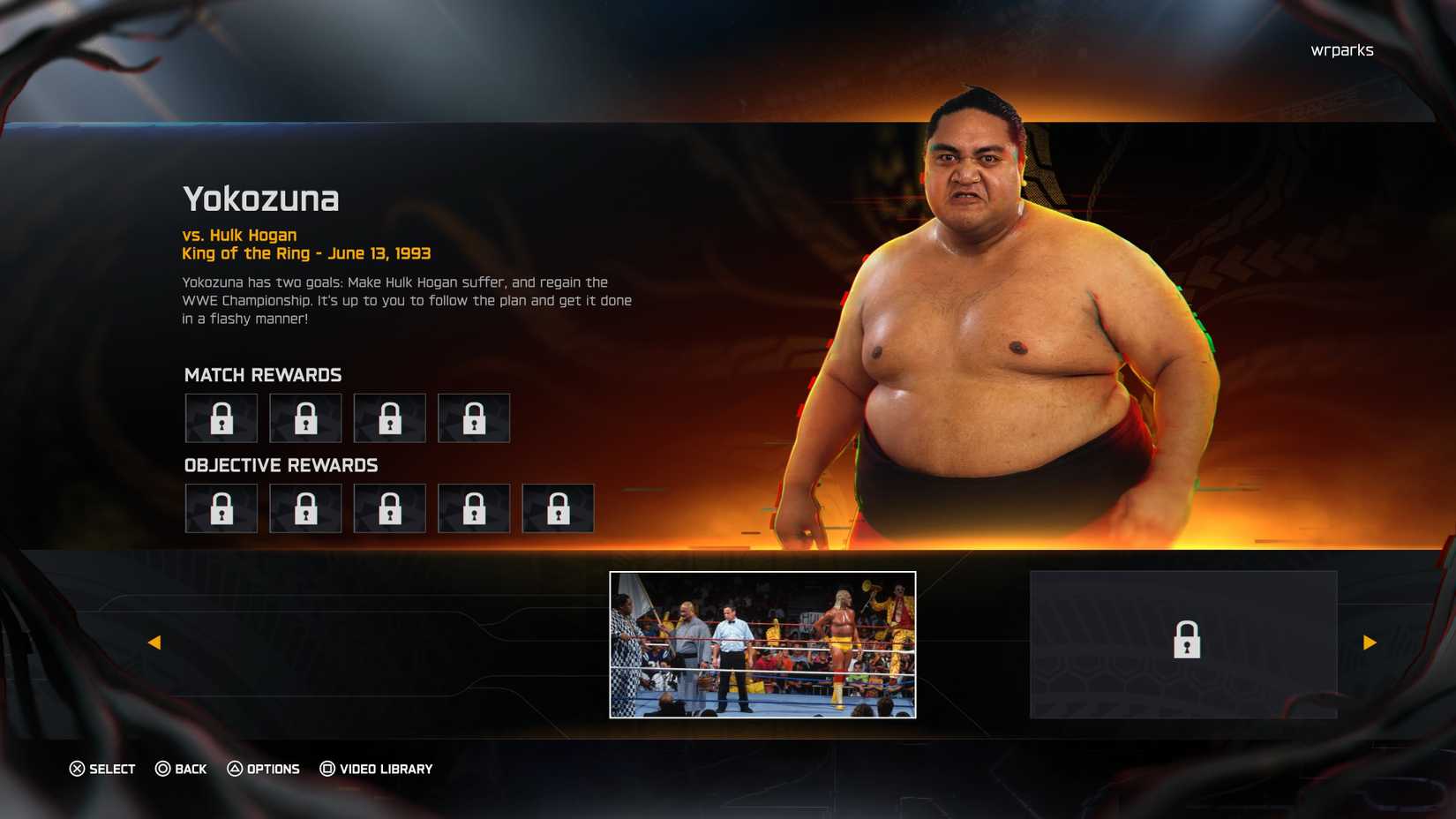Click the middle Objective Rewards lock icon

tap(389, 508)
